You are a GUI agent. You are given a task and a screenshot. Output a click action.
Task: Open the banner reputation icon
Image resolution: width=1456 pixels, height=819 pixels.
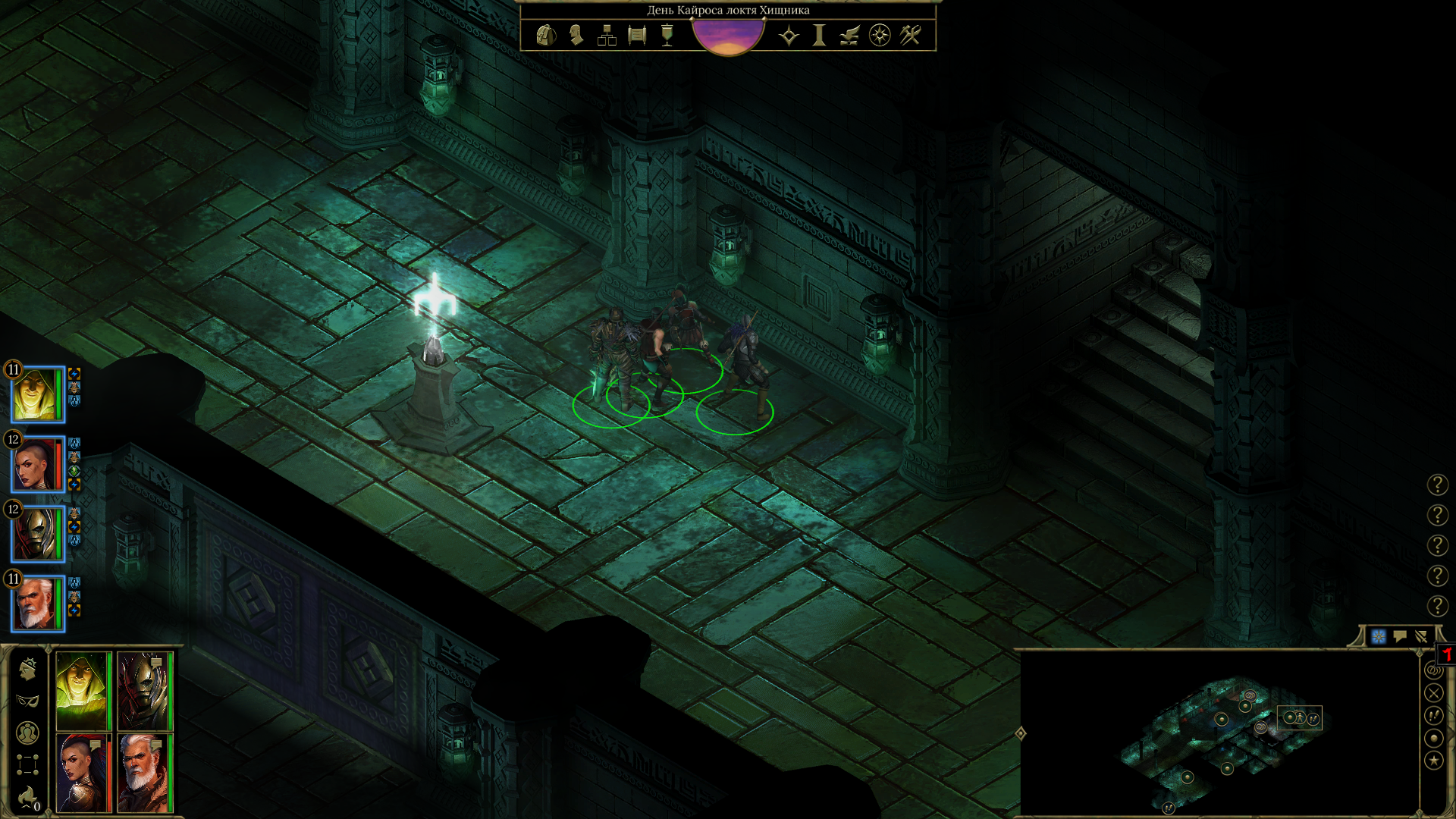click(667, 36)
